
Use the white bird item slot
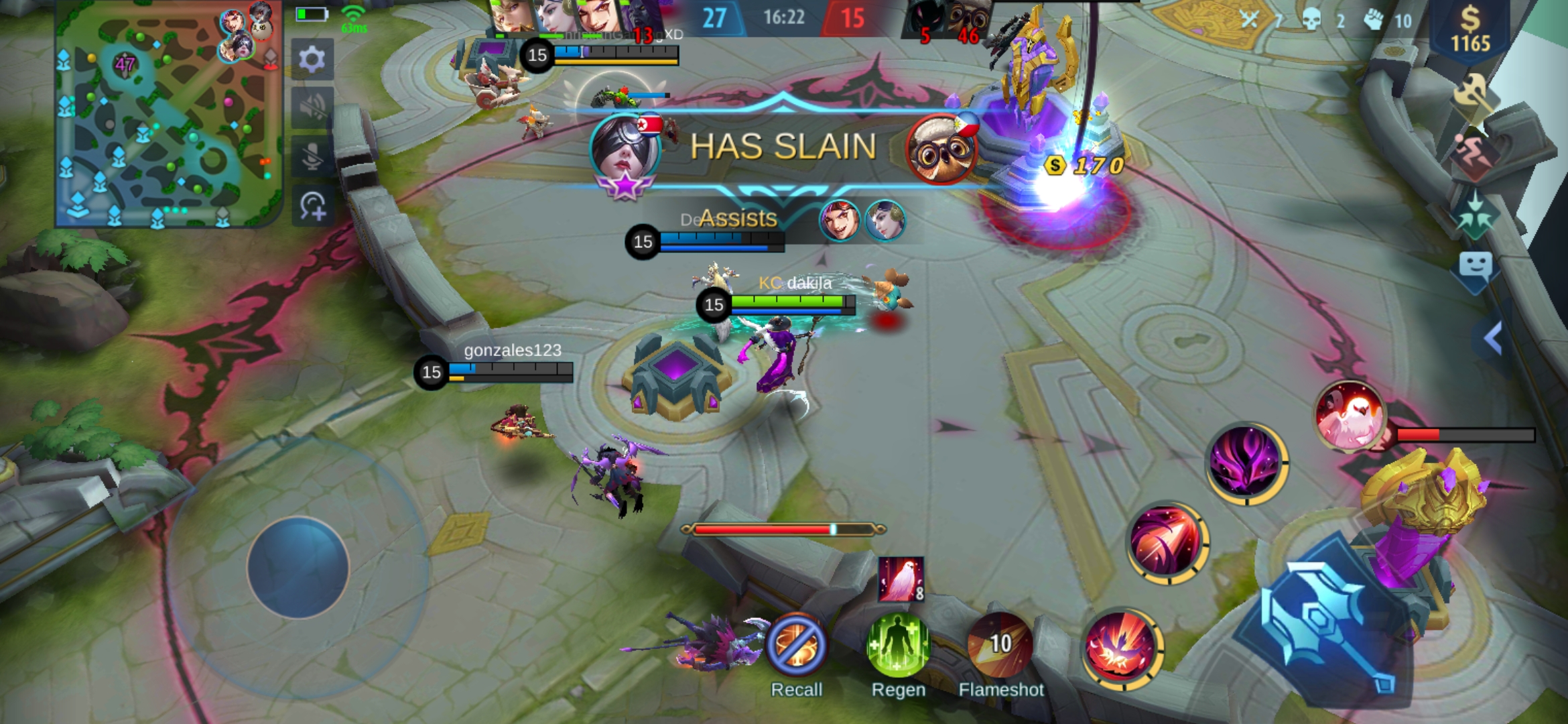901,579
